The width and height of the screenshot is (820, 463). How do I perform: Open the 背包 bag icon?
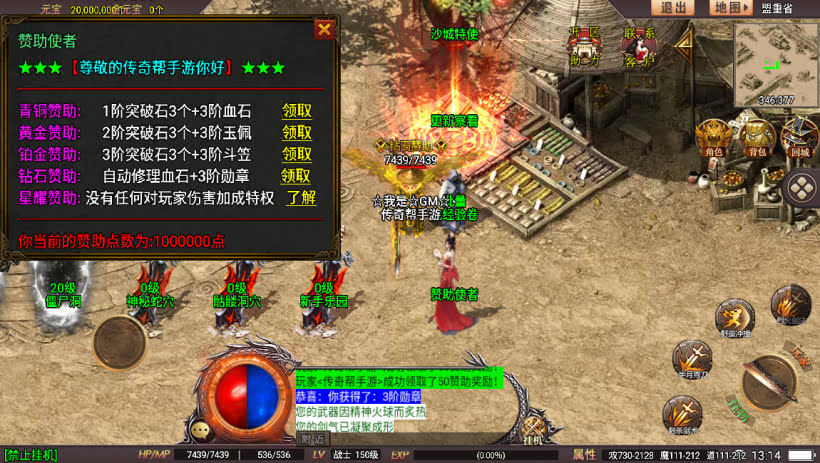point(758,138)
